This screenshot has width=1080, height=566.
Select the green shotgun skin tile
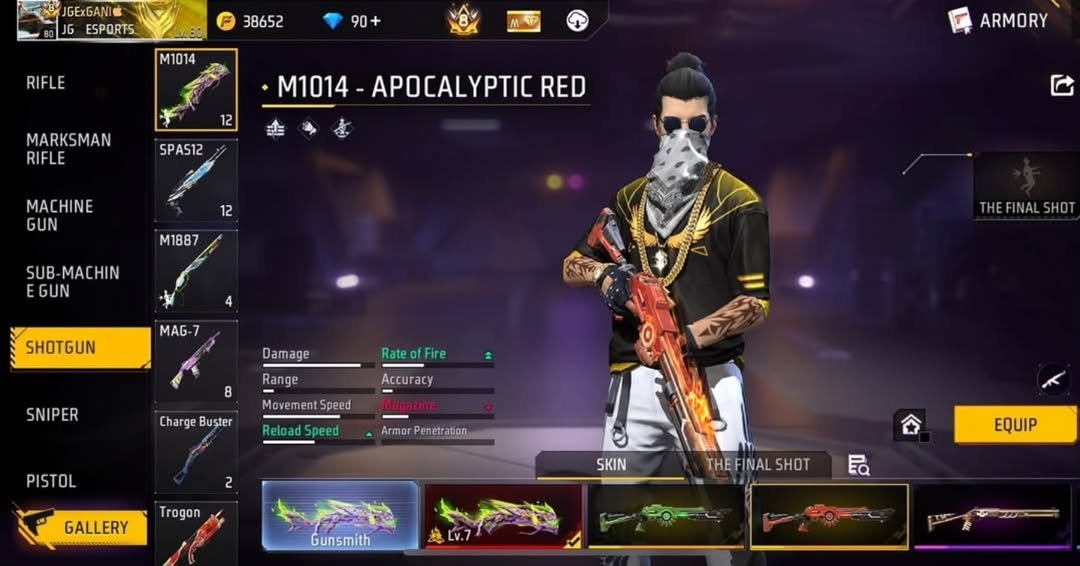[x=666, y=516]
